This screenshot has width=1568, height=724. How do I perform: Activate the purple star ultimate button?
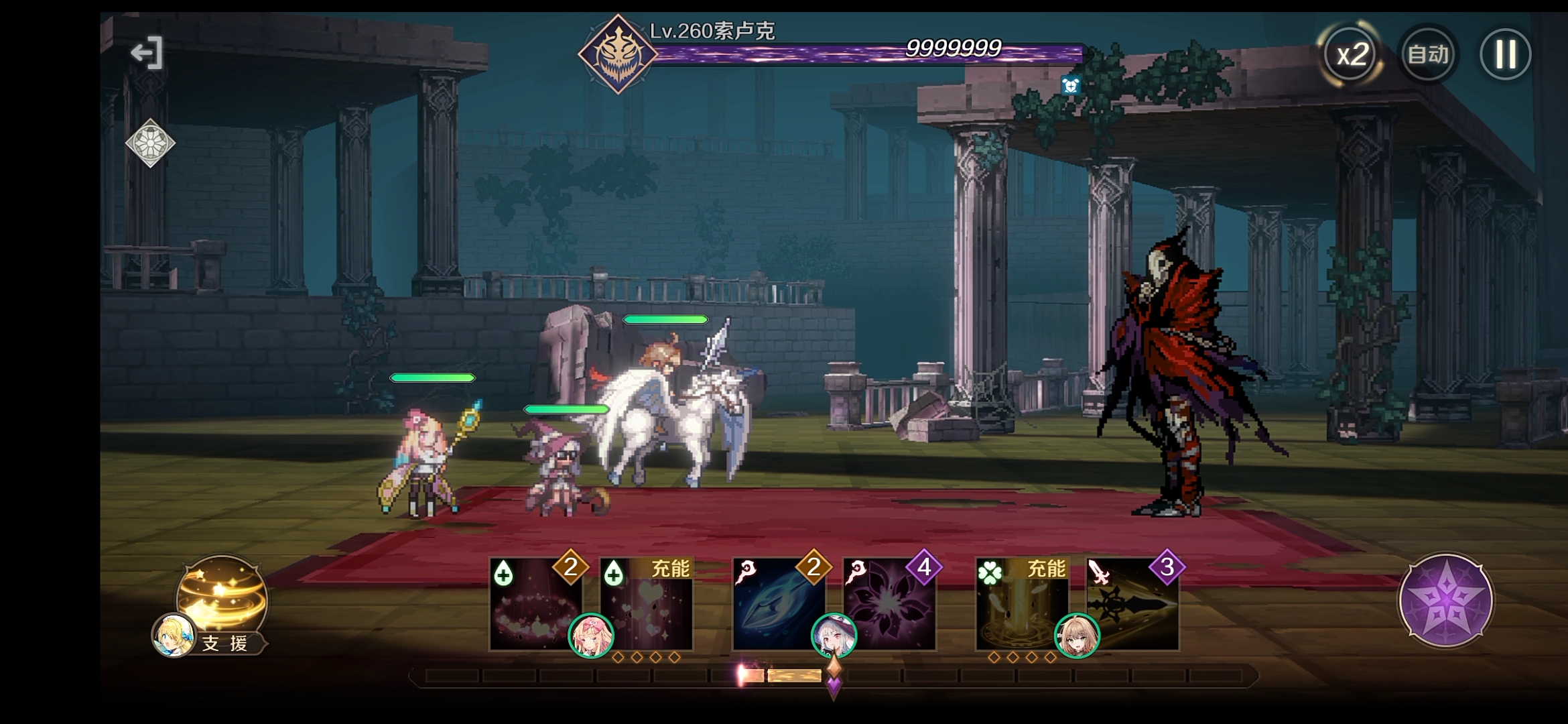pyautogui.click(x=1445, y=600)
